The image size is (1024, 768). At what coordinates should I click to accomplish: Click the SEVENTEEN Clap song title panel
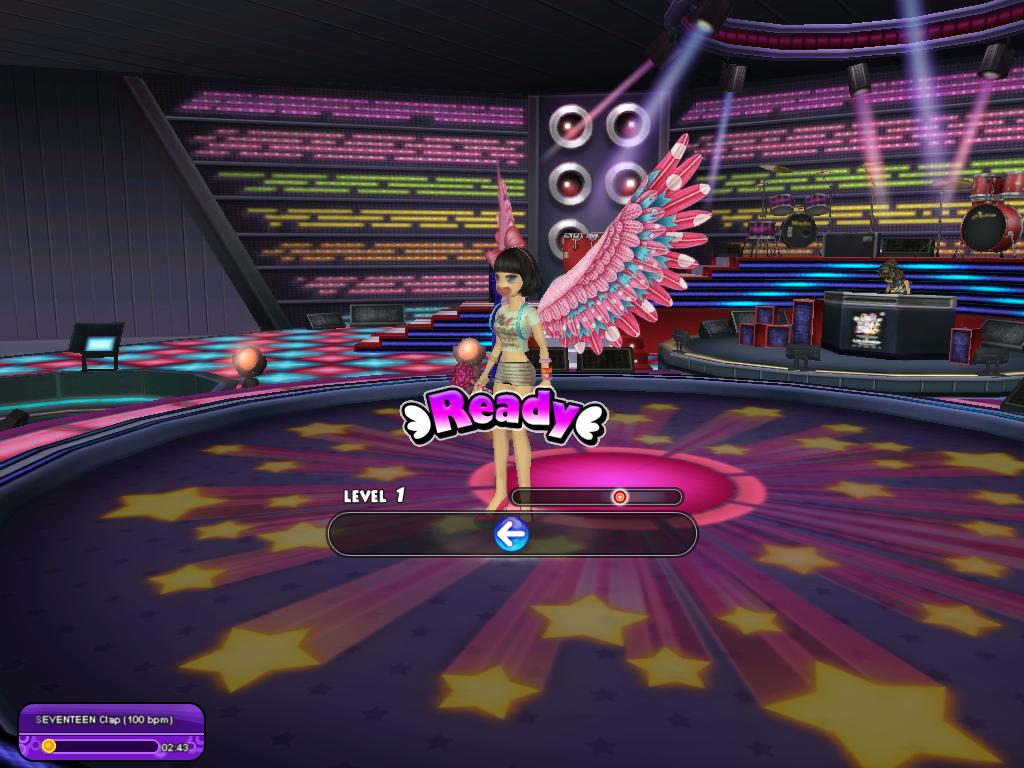click(104, 720)
